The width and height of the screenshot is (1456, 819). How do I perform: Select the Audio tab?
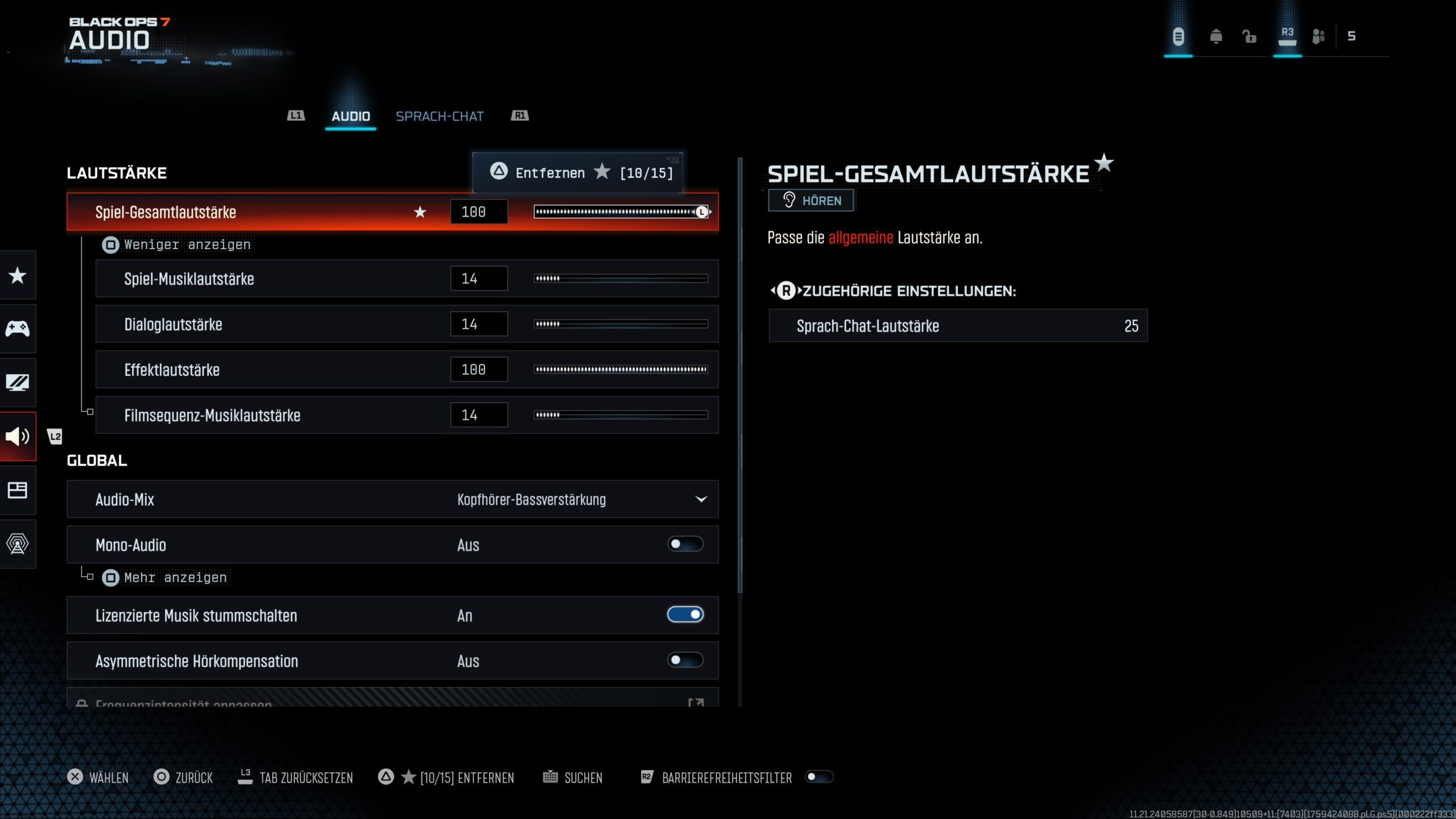tap(350, 116)
